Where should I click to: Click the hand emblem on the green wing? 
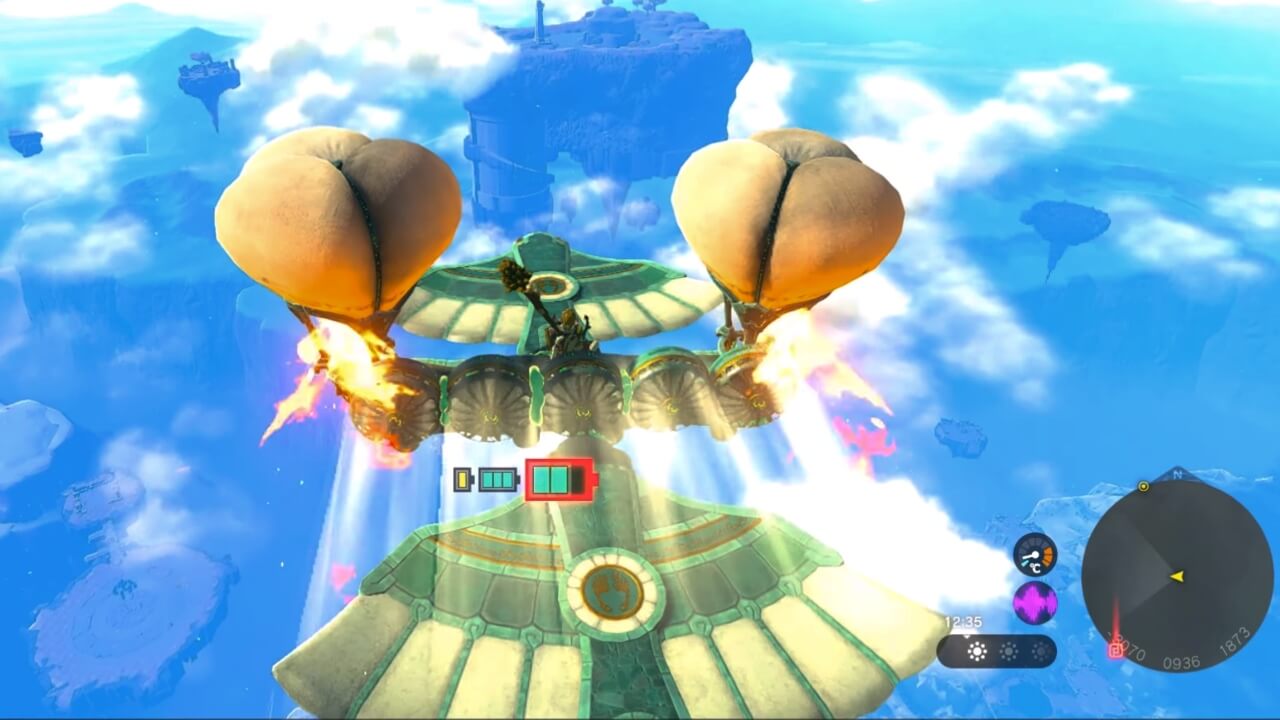point(612,594)
